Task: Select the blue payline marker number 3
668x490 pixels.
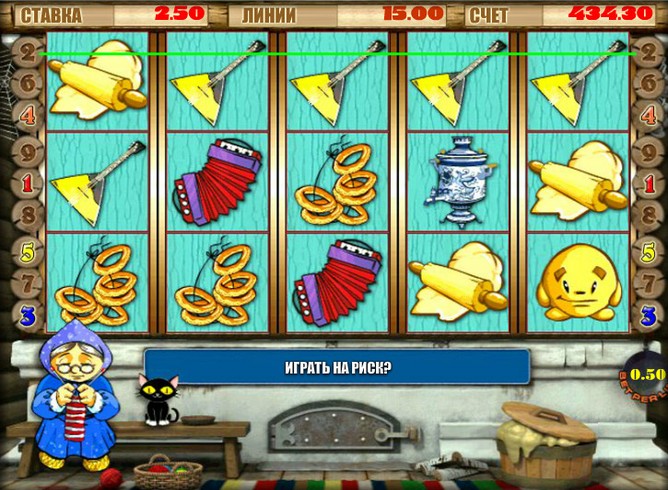Action: point(29,316)
